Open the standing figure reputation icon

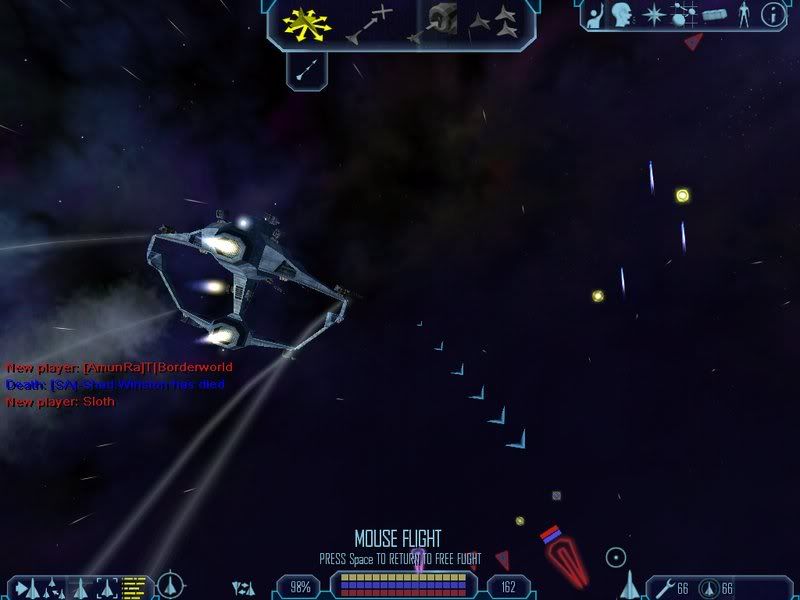(743, 15)
